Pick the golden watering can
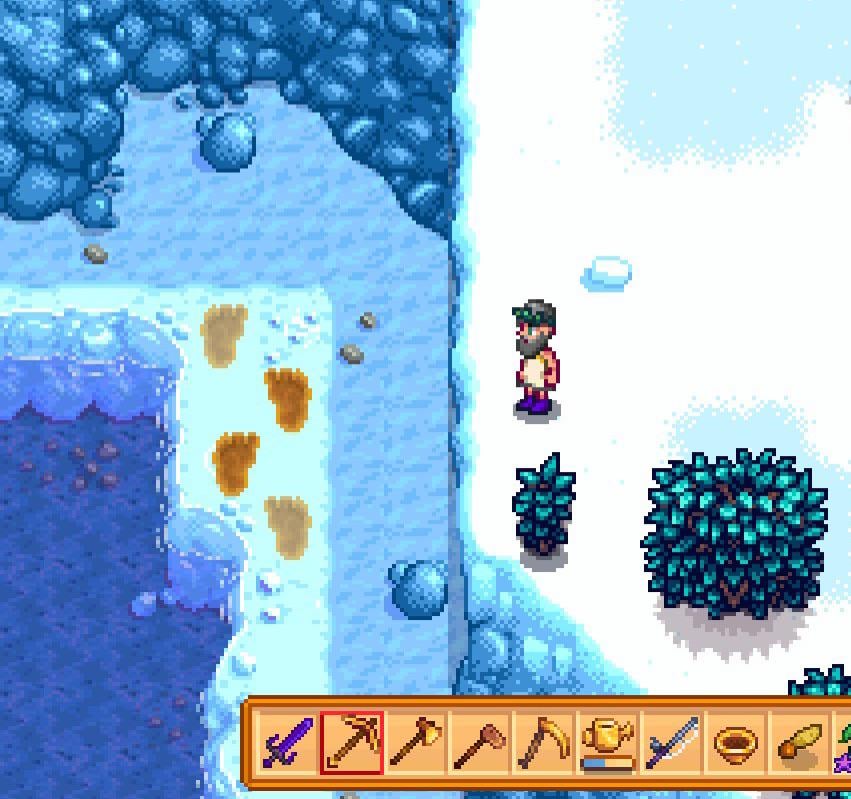 pyautogui.click(x=607, y=744)
